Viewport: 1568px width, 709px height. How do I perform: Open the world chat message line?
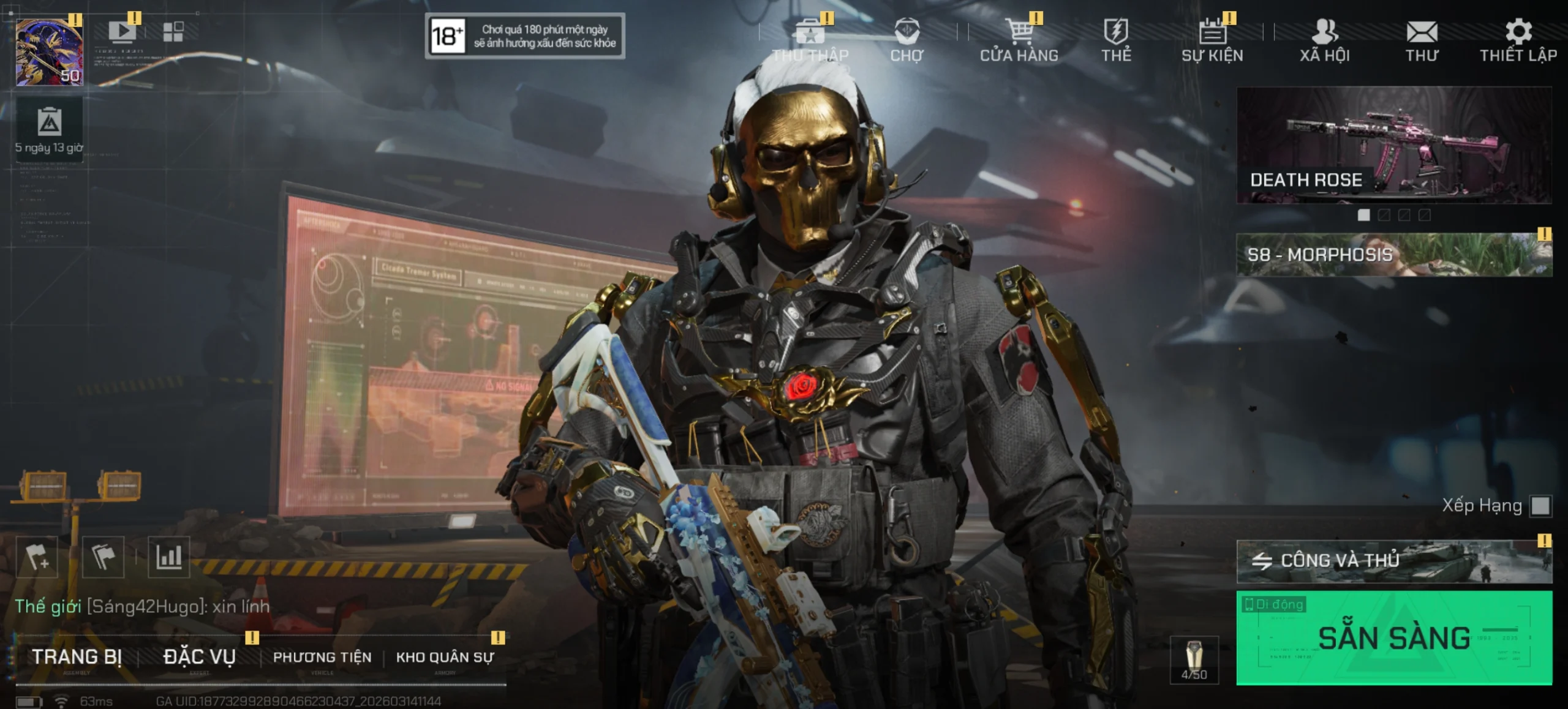[x=142, y=606]
